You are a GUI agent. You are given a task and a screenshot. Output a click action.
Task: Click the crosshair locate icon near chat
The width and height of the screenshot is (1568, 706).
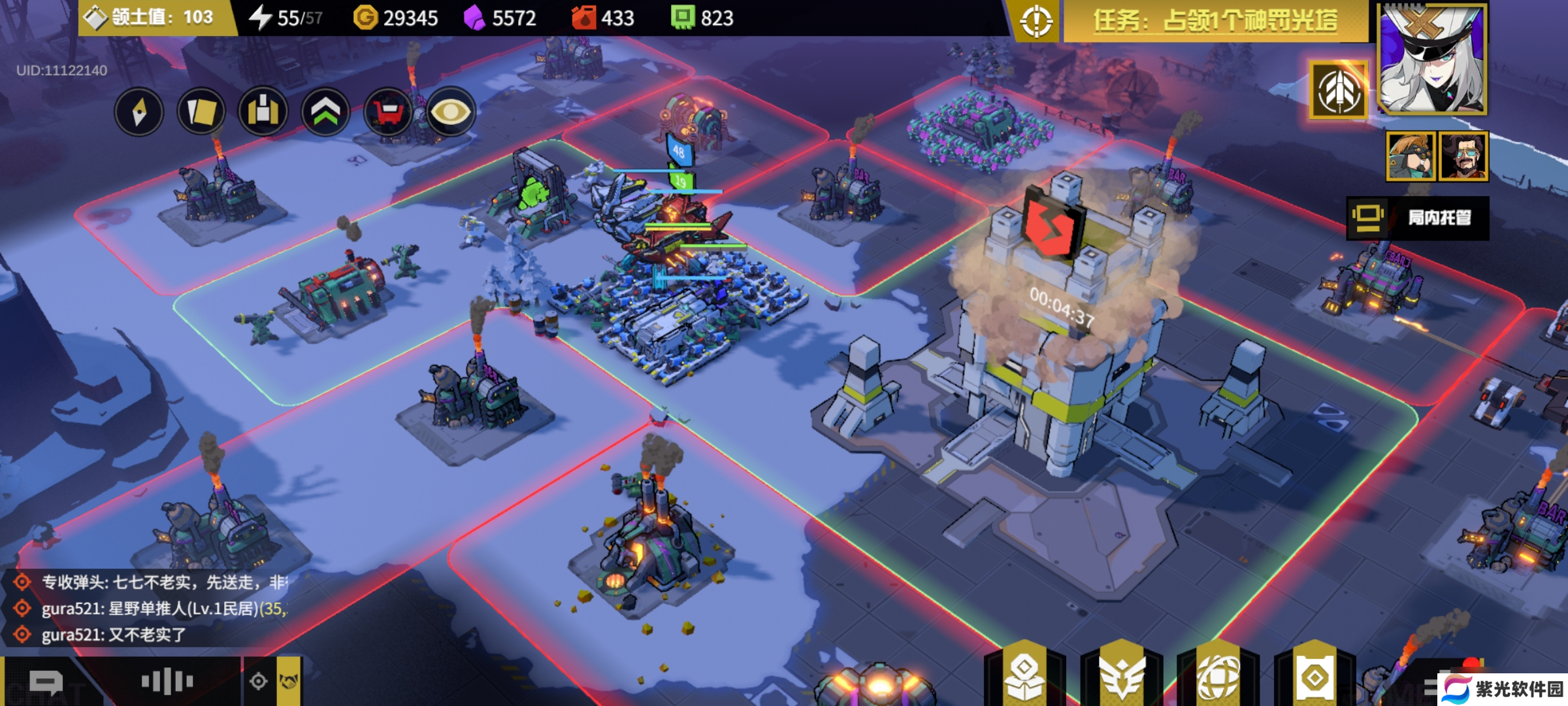tap(259, 682)
